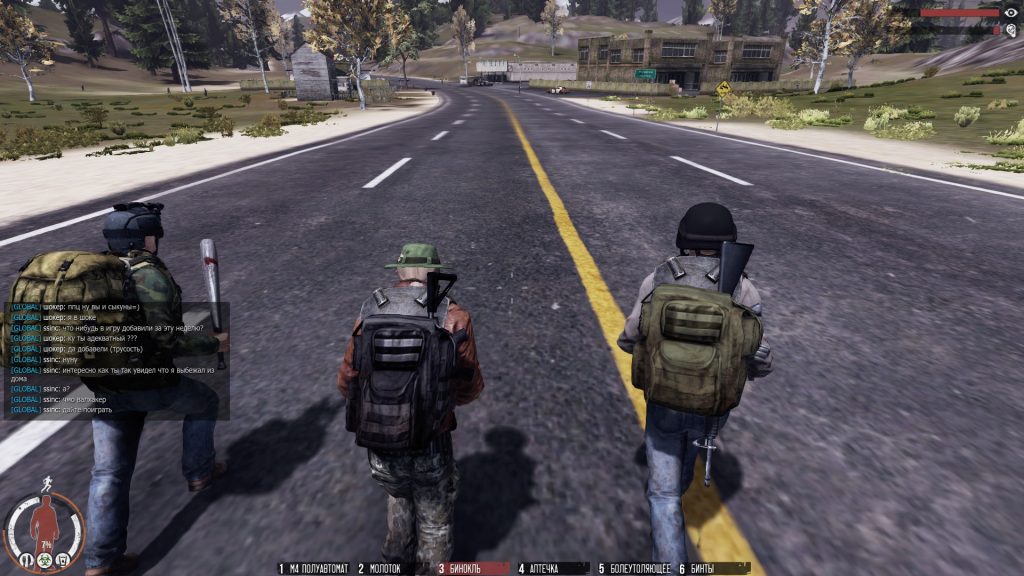Click the global chat log panel
The height and width of the screenshot is (576, 1024).
click(x=117, y=360)
